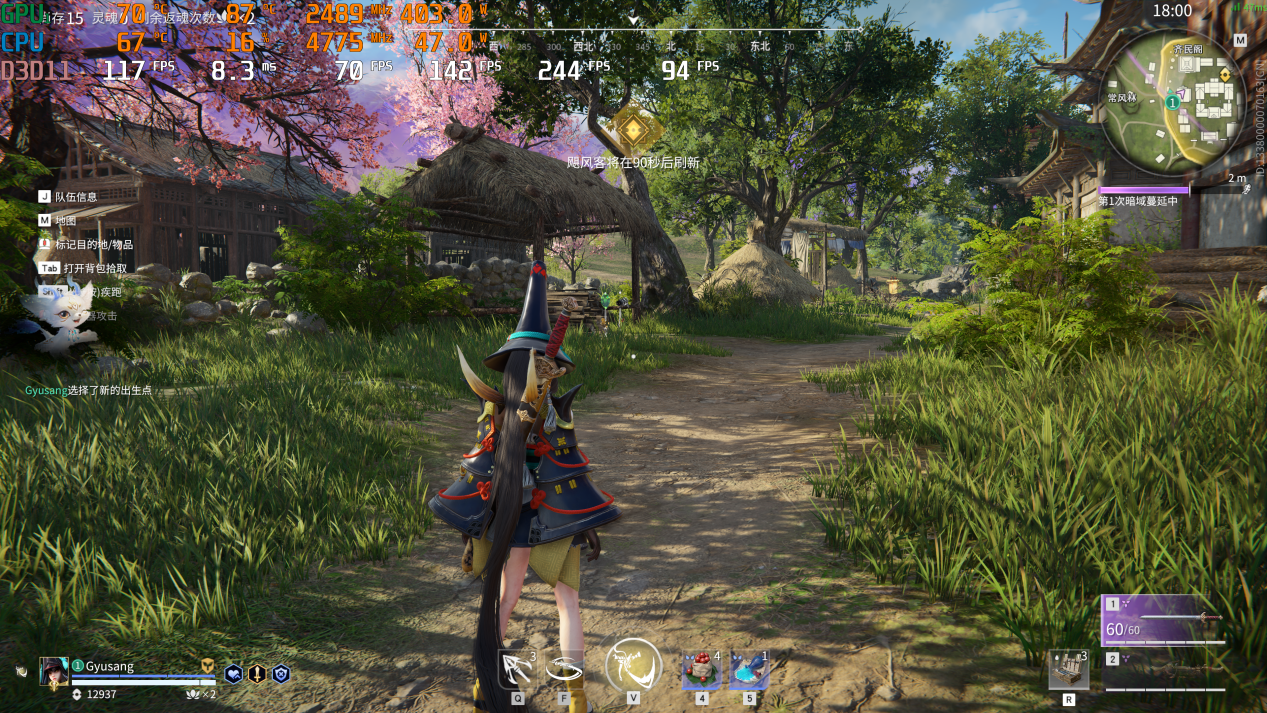This screenshot has height=713, width=1267.
Task: Click Gyusang's character portrait
Action: coord(54,671)
